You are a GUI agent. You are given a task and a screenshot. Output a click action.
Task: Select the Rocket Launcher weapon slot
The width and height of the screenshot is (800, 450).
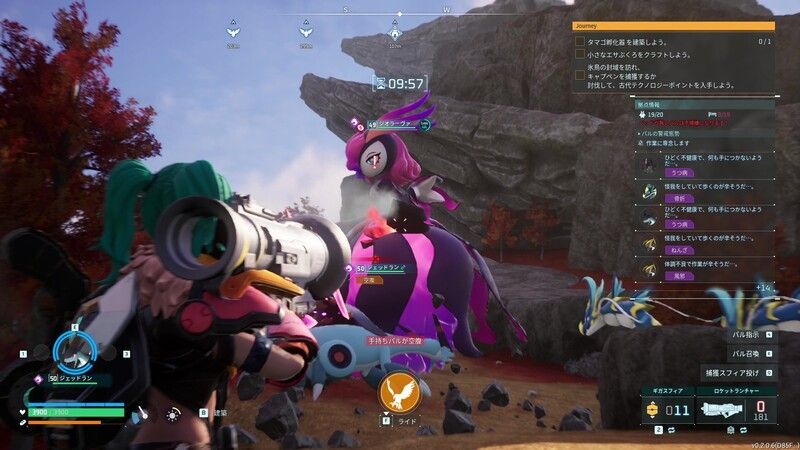(x=737, y=409)
